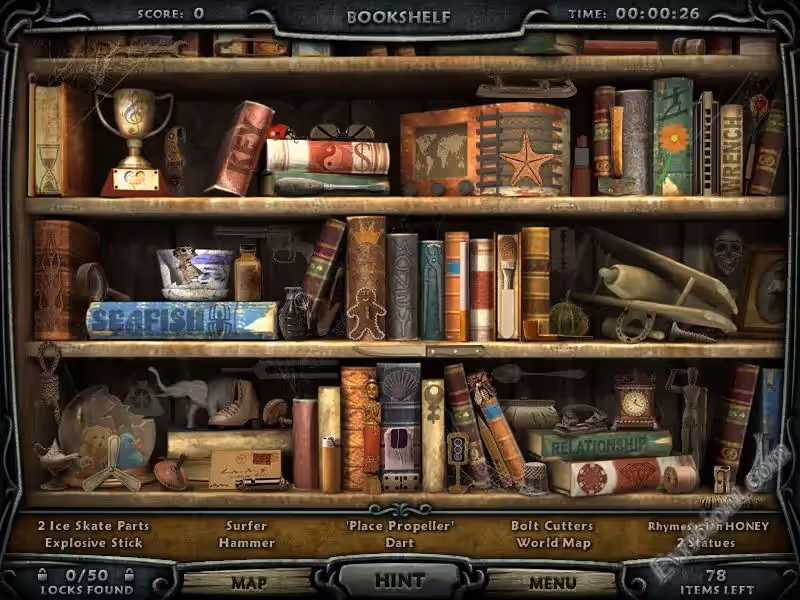Open the Map button
This screenshot has width=800, height=600.
point(248,582)
